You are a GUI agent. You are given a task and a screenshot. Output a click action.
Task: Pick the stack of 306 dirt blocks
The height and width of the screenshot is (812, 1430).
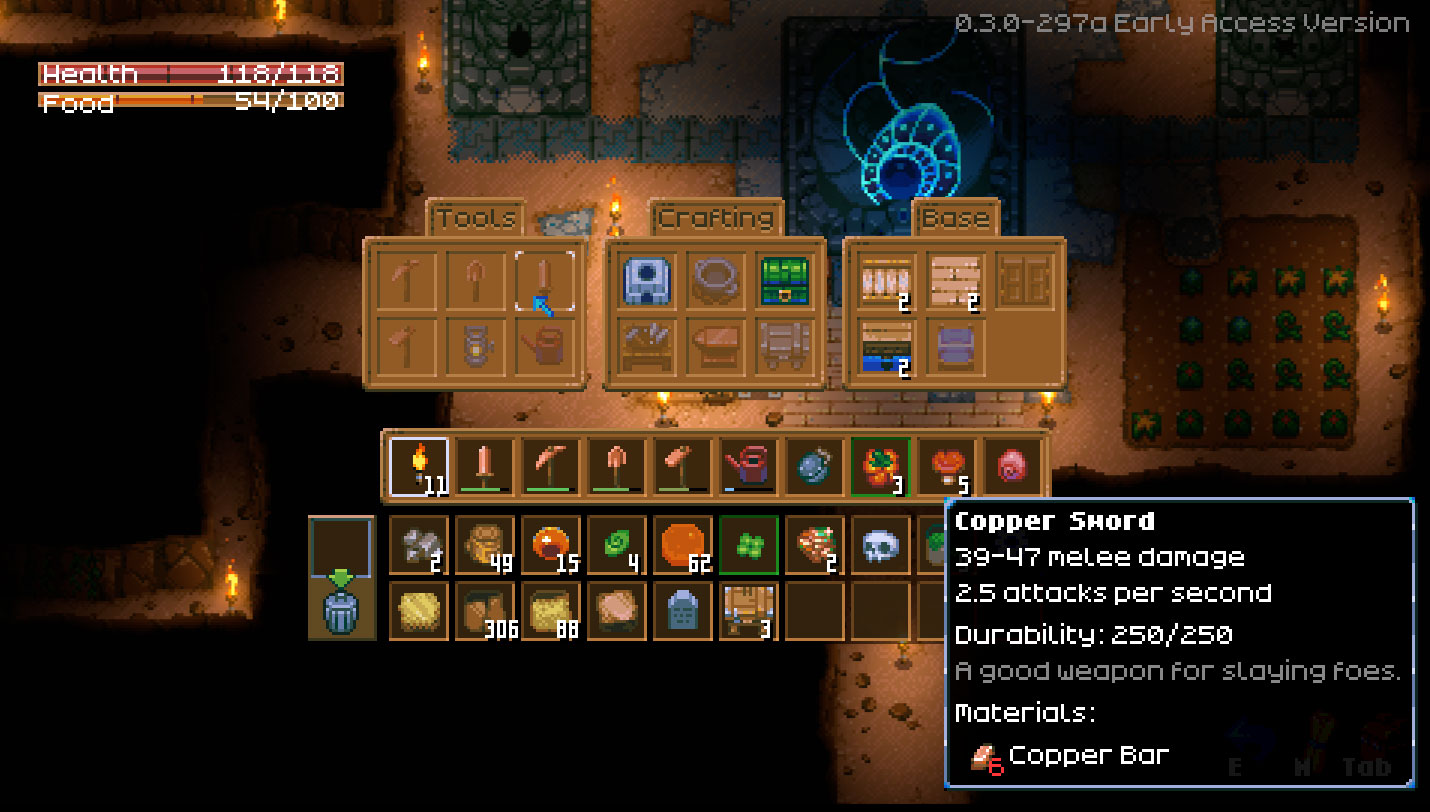(x=485, y=610)
